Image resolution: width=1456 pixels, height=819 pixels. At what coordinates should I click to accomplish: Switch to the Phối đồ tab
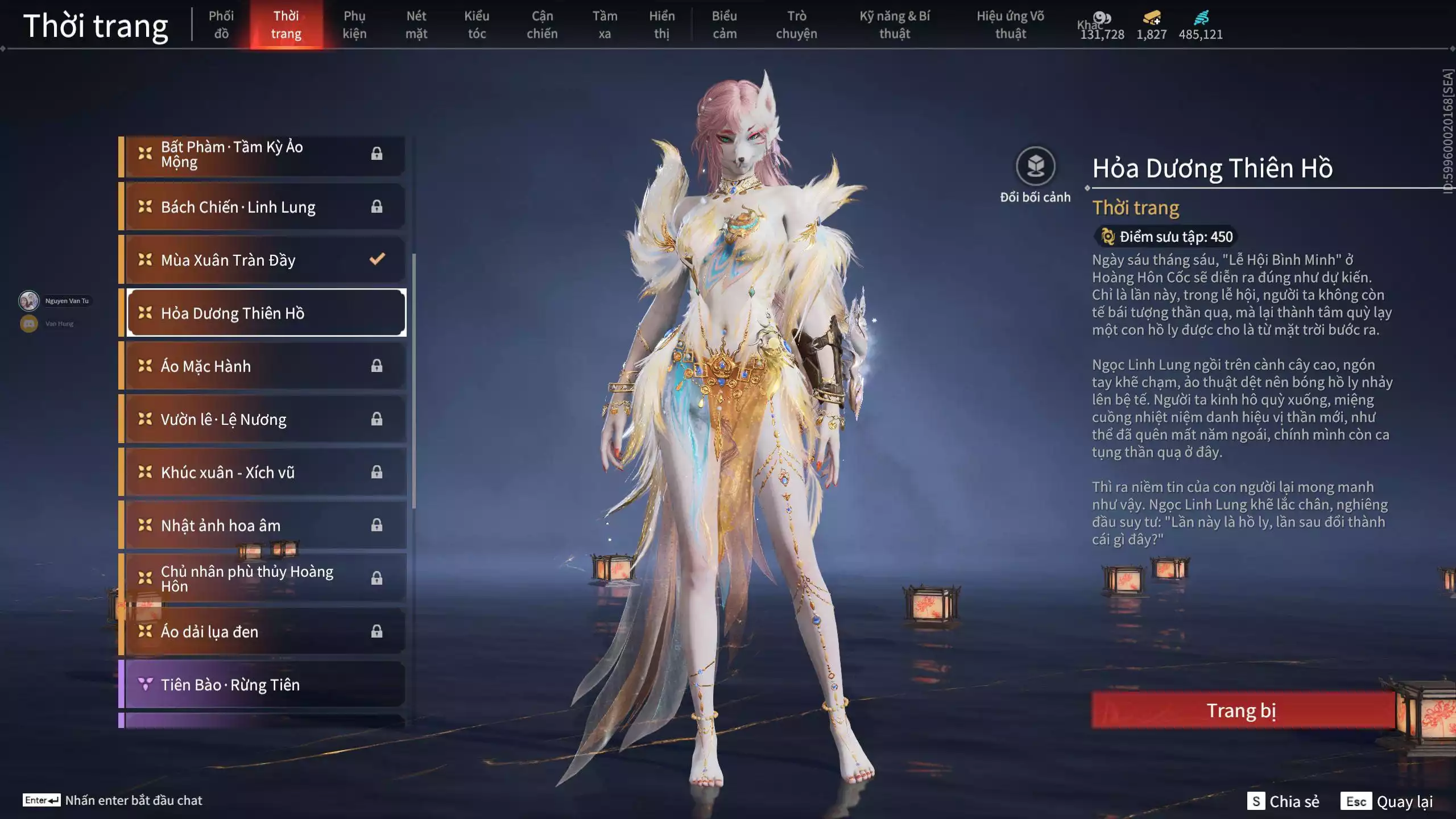pyautogui.click(x=222, y=24)
